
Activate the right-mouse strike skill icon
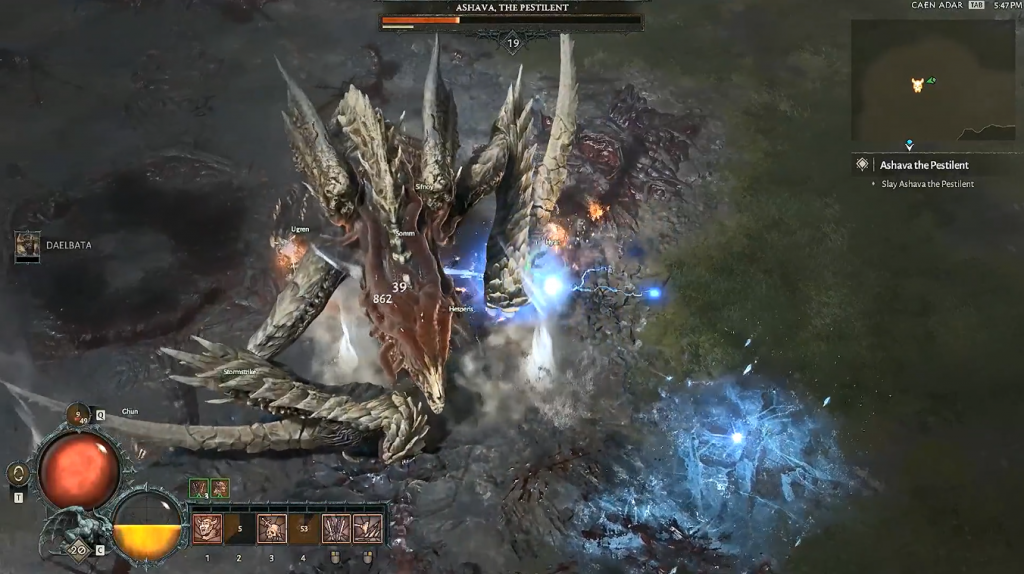point(367,528)
